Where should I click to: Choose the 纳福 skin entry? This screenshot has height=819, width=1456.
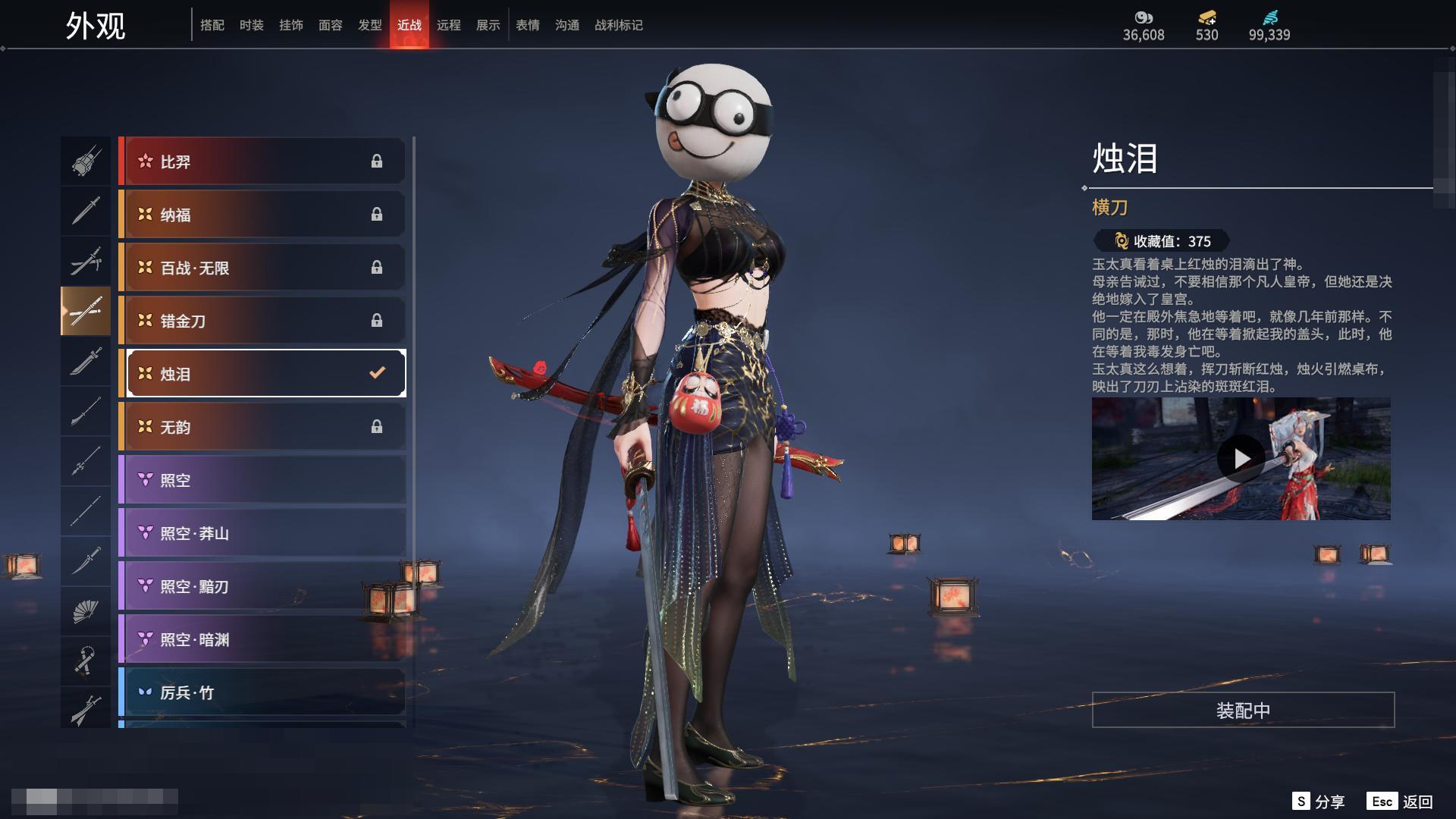click(x=263, y=215)
